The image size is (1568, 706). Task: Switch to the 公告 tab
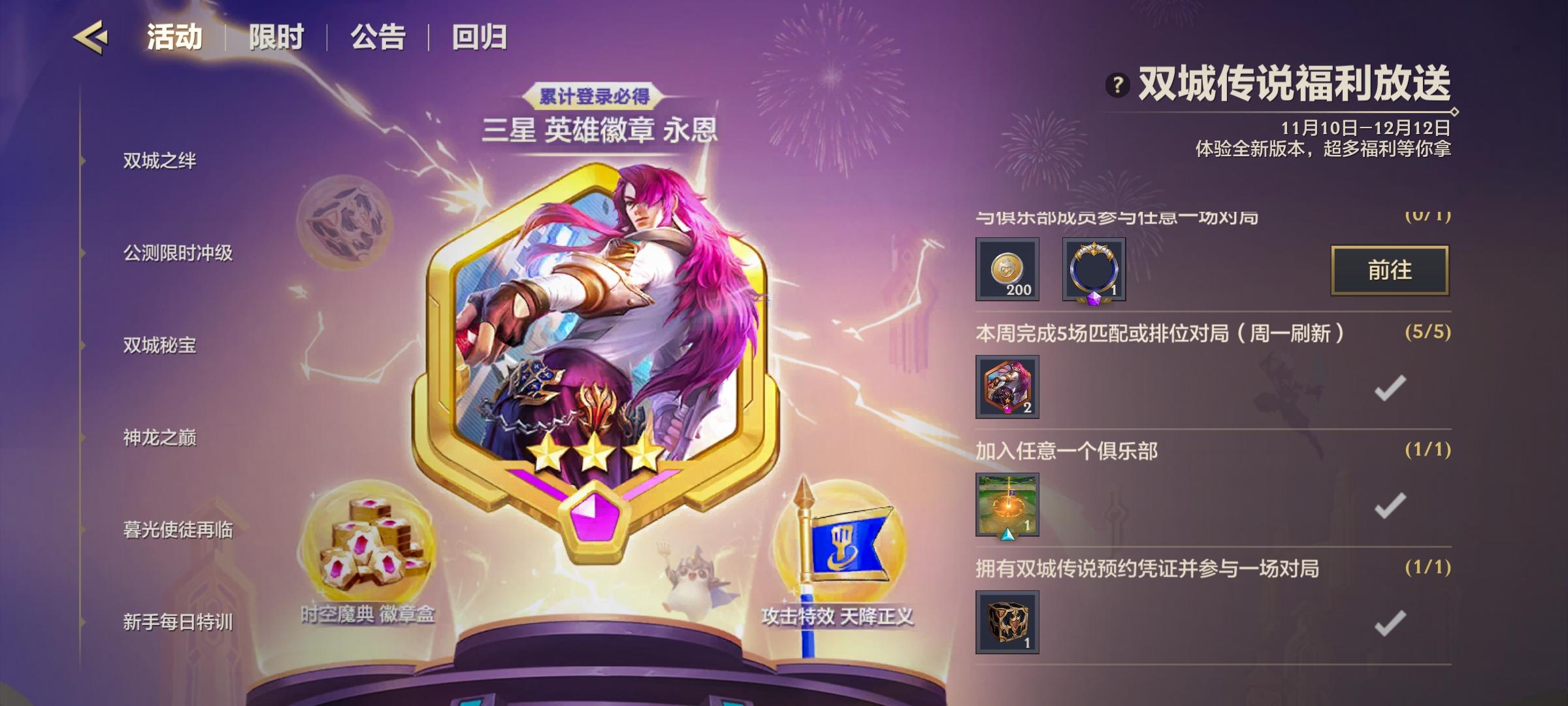tap(376, 37)
